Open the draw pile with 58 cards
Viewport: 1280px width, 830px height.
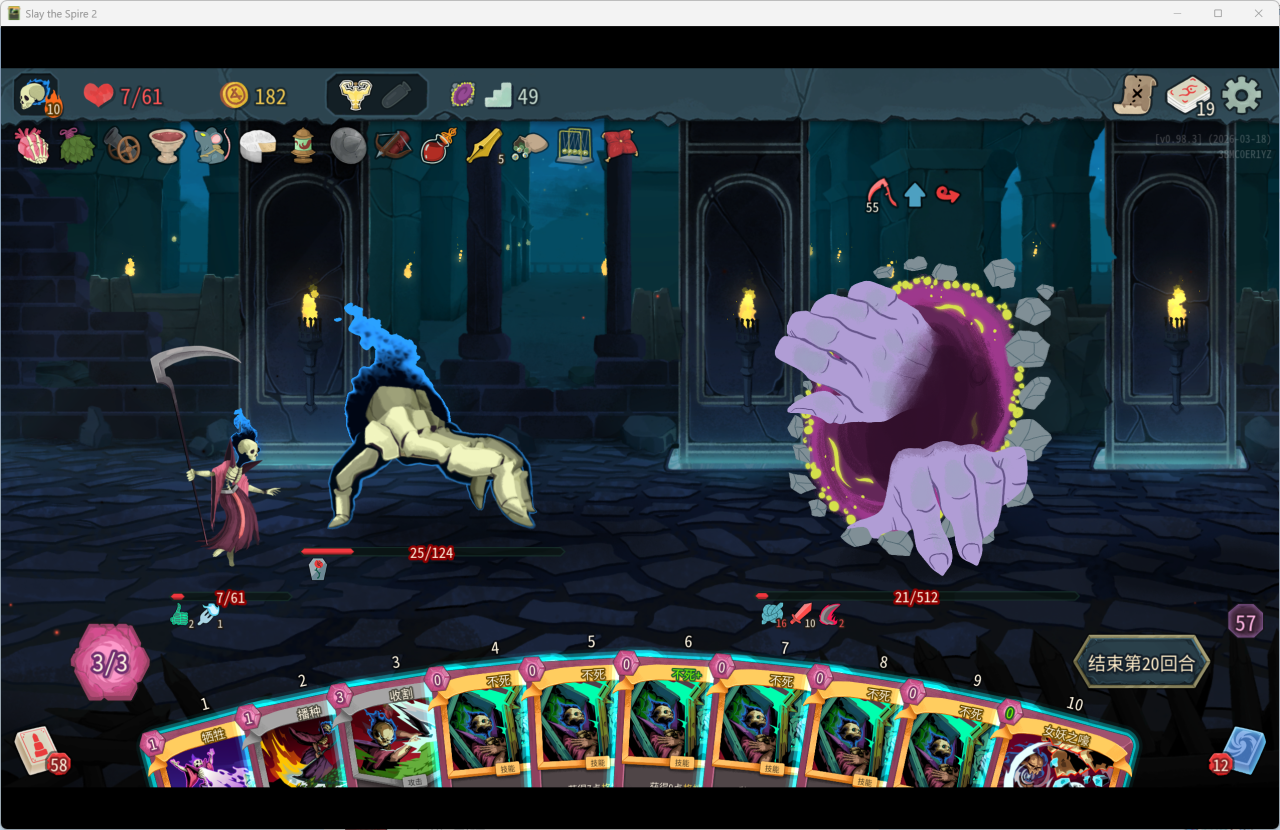[x=37, y=752]
